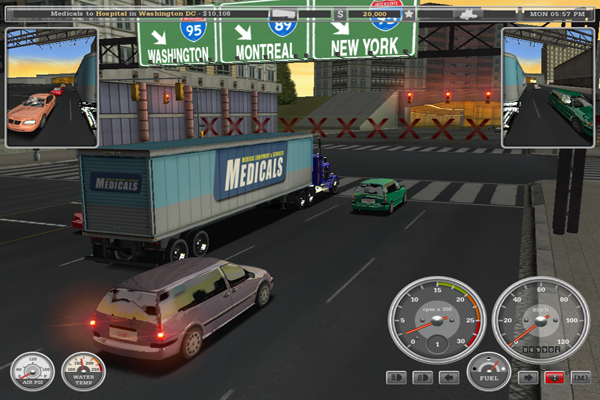Activate the right turn signal arrow
This screenshot has width=600, height=400.
[x=527, y=378]
